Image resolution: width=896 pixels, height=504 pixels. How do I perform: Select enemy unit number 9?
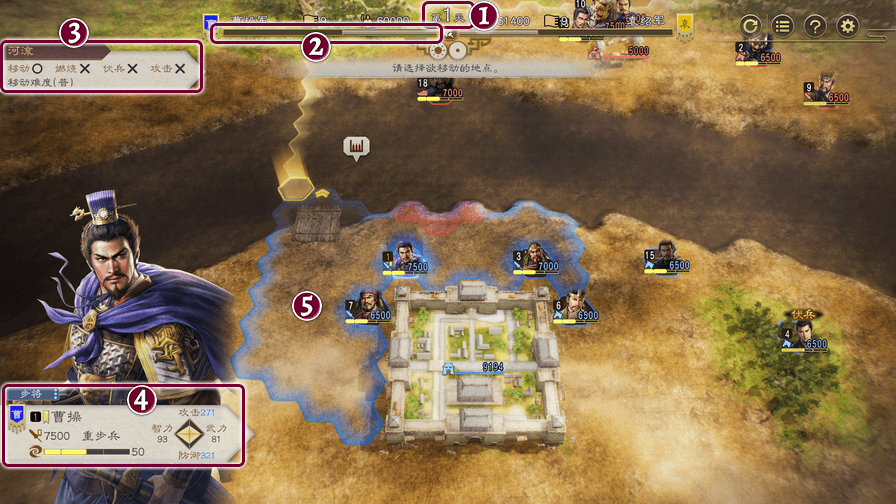[x=825, y=89]
